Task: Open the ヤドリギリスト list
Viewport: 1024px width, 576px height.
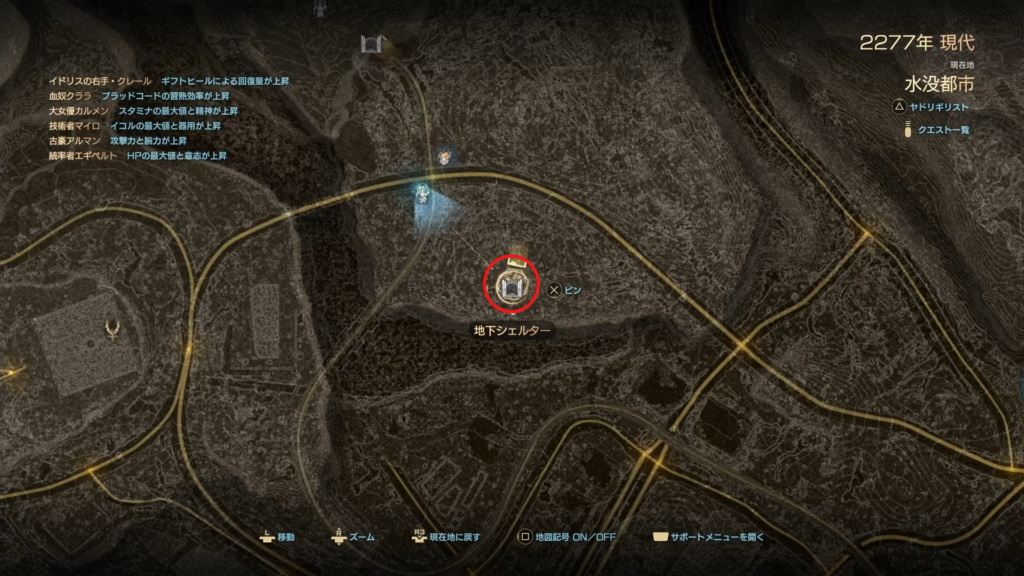Action: (x=935, y=106)
